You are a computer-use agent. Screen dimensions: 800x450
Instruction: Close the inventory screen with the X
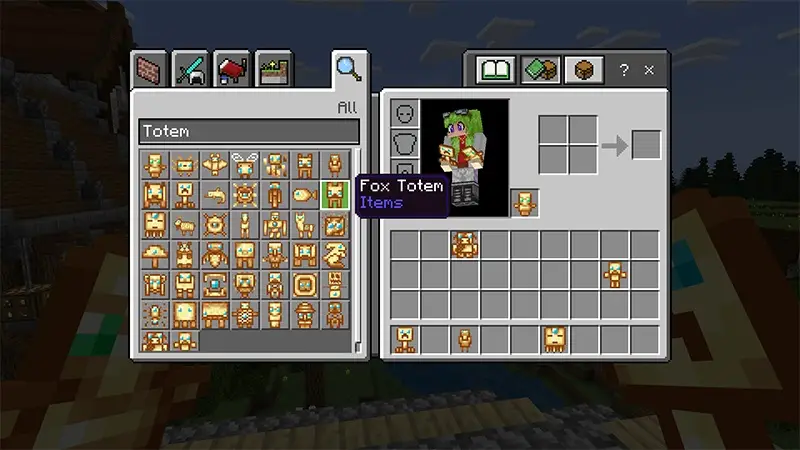click(x=649, y=71)
